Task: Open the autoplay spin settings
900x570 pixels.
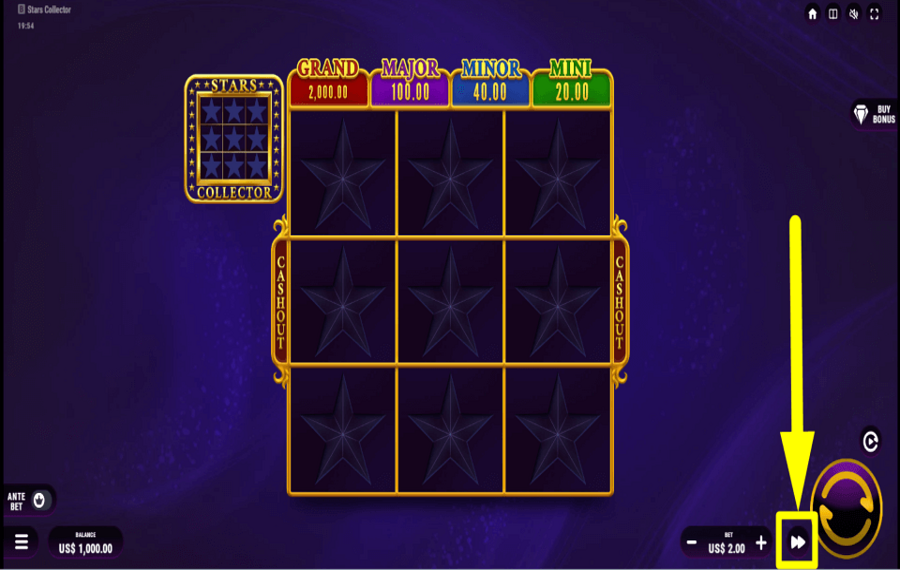Action: pyautogui.click(x=870, y=440)
